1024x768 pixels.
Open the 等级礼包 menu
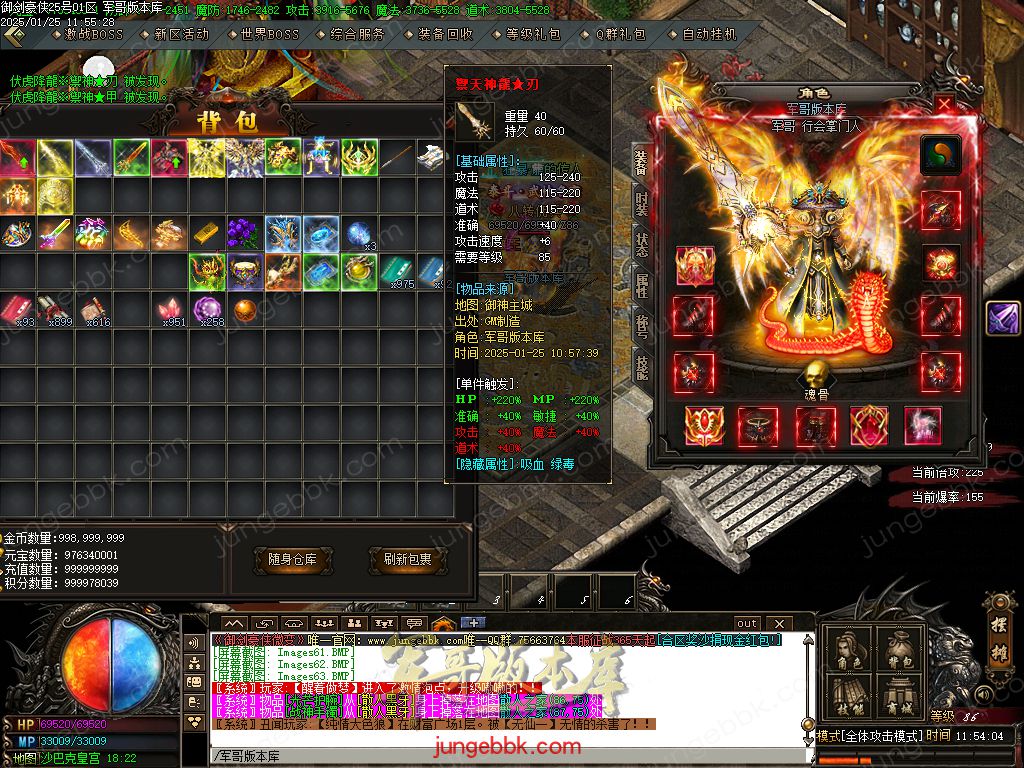(533, 34)
